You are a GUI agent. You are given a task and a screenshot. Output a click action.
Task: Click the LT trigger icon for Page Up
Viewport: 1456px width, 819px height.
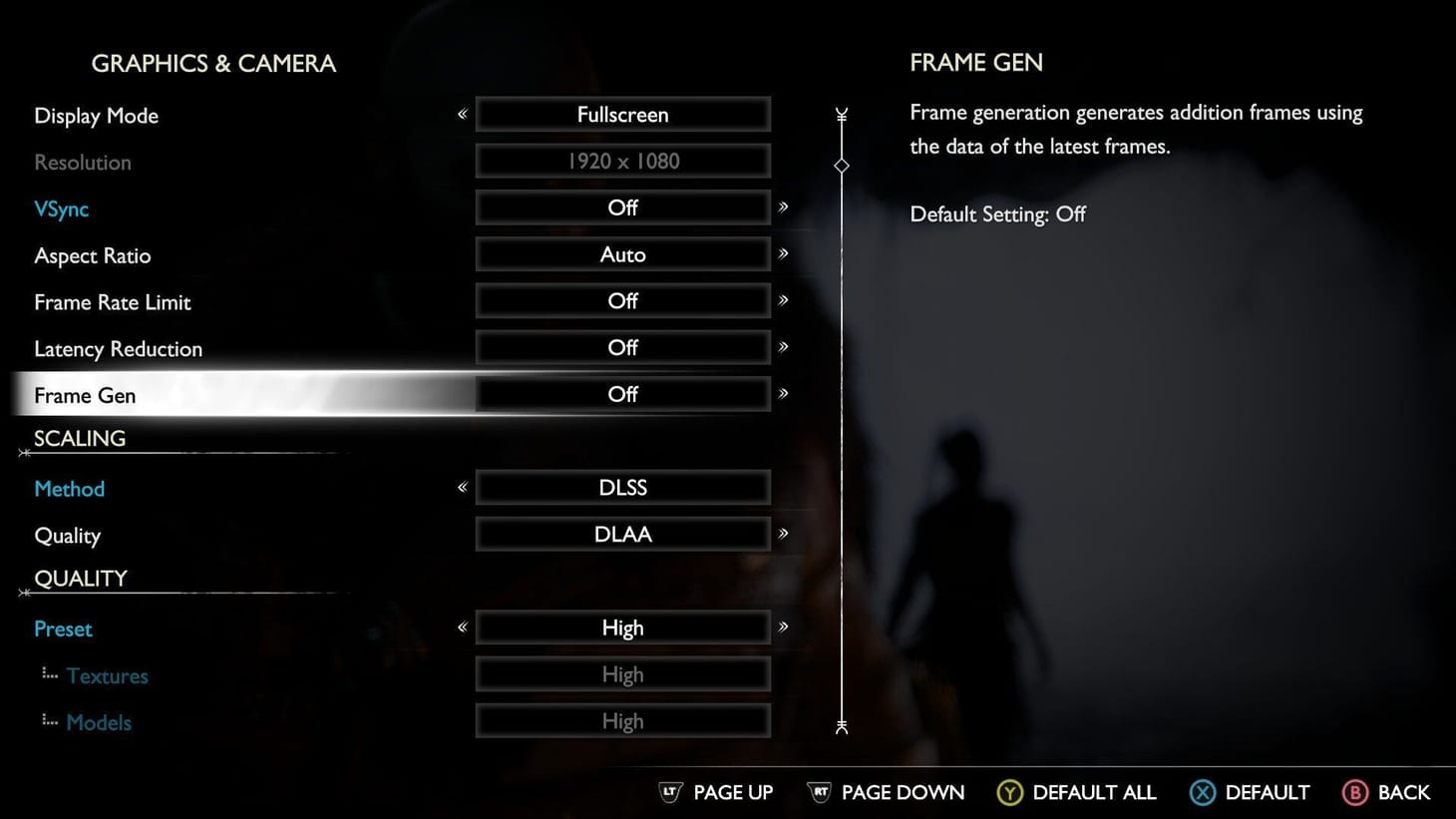[x=671, y=792]
